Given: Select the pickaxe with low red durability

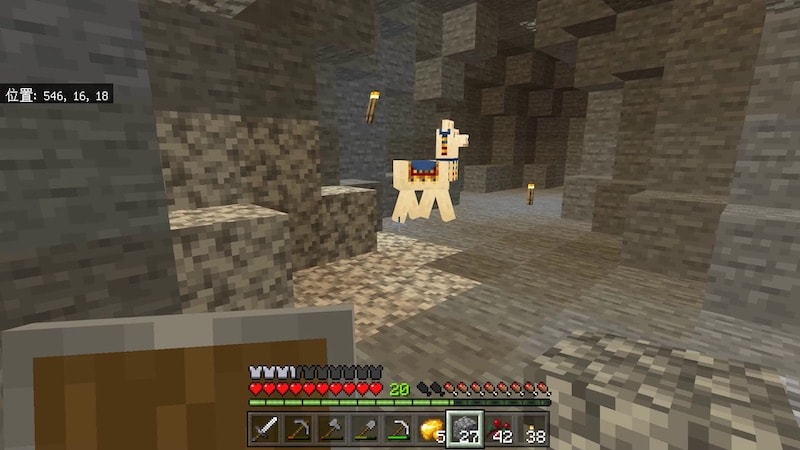Looking at the screenshot, I should 297,429.
